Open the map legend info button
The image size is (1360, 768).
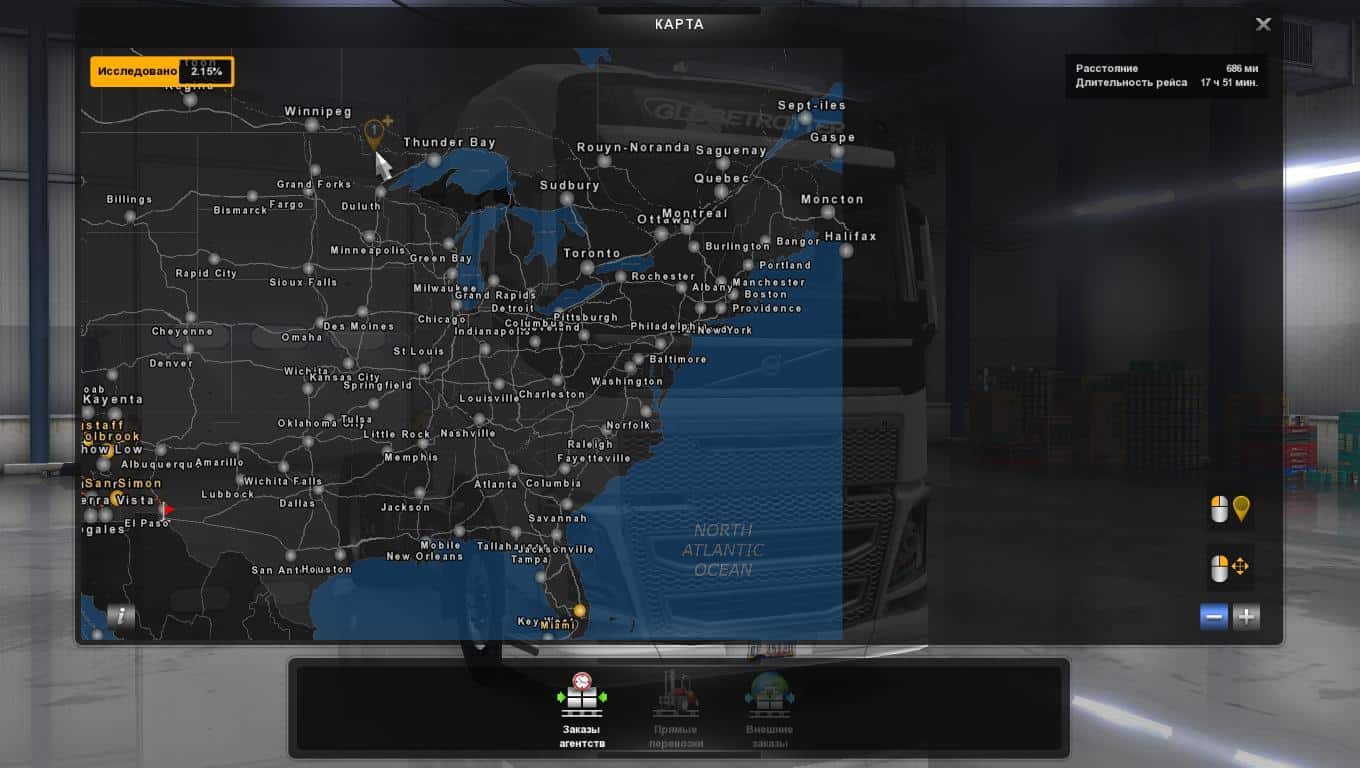[x=121, y=616]
